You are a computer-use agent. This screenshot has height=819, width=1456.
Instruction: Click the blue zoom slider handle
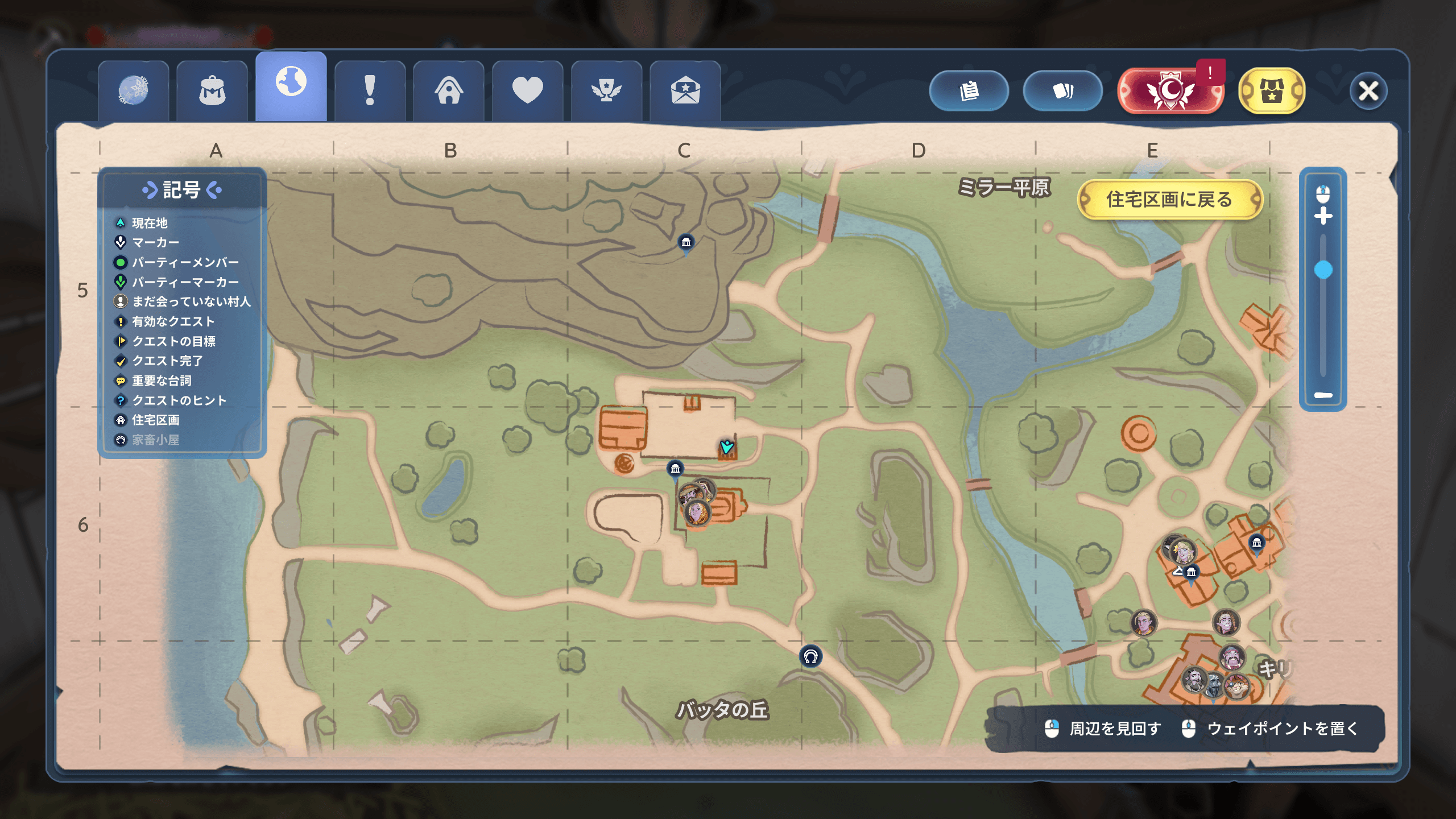click(1323, 270)
